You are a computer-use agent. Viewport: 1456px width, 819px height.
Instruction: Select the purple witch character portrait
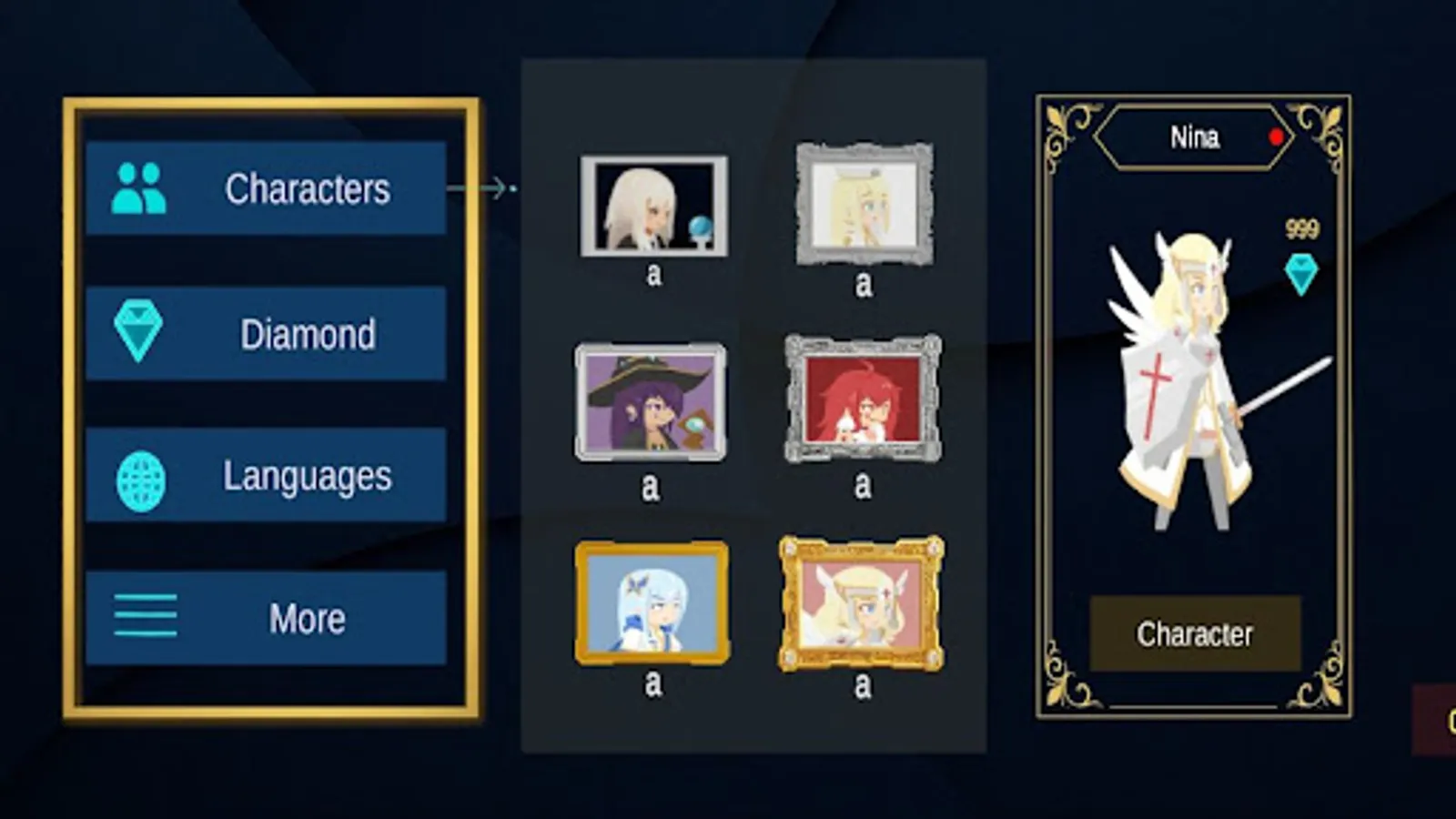click(x=650, y=400)
